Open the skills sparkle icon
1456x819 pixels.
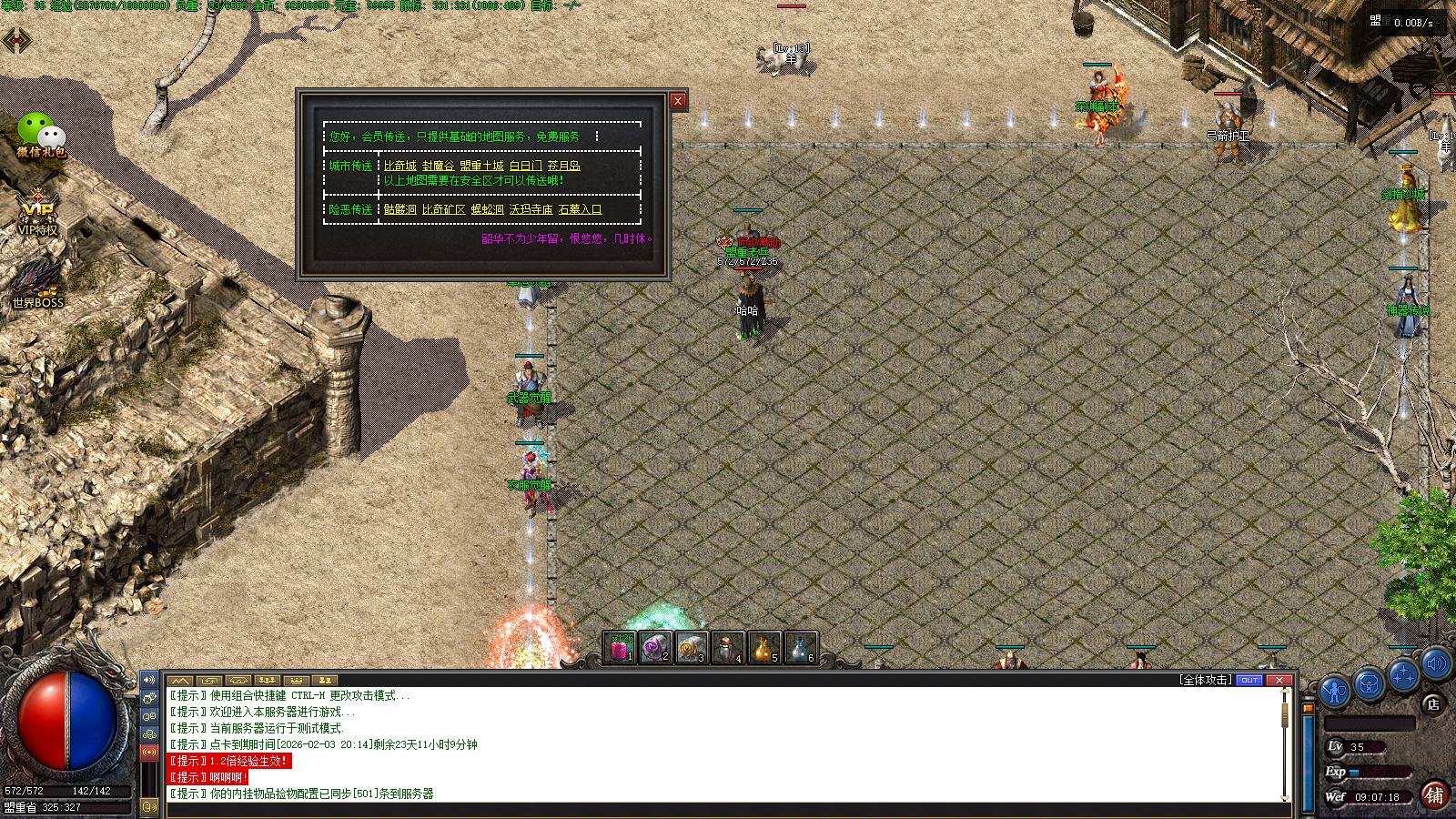[x=1403, y=675]
